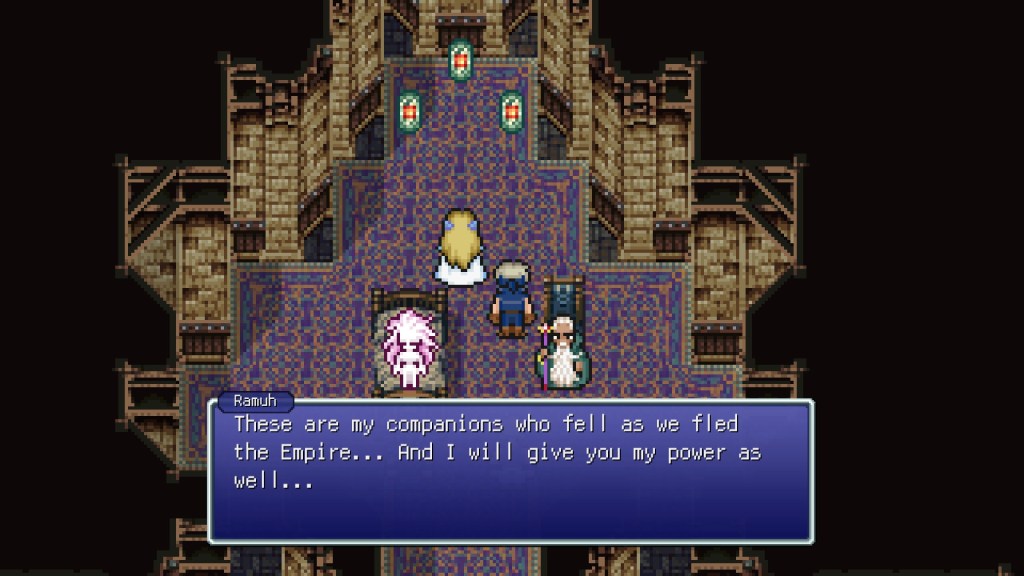
Task: Advance Ramuh's dialogue text box
Action: click(x=510, y=470)
